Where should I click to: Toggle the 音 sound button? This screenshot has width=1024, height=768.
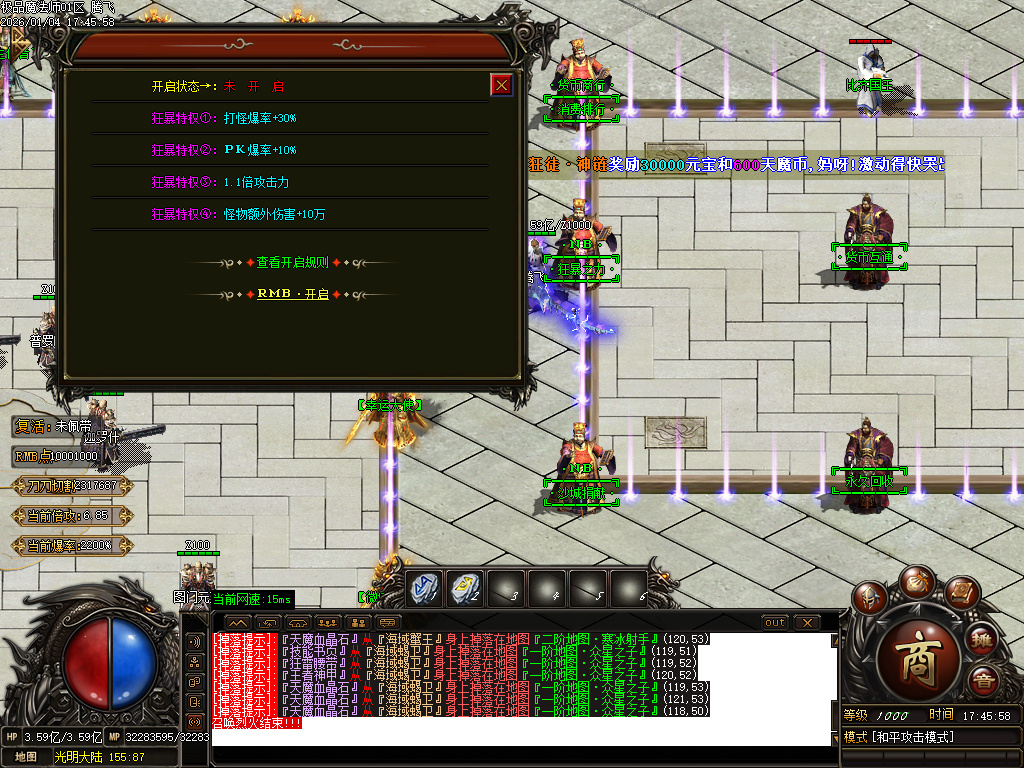(x=982, y=682)
